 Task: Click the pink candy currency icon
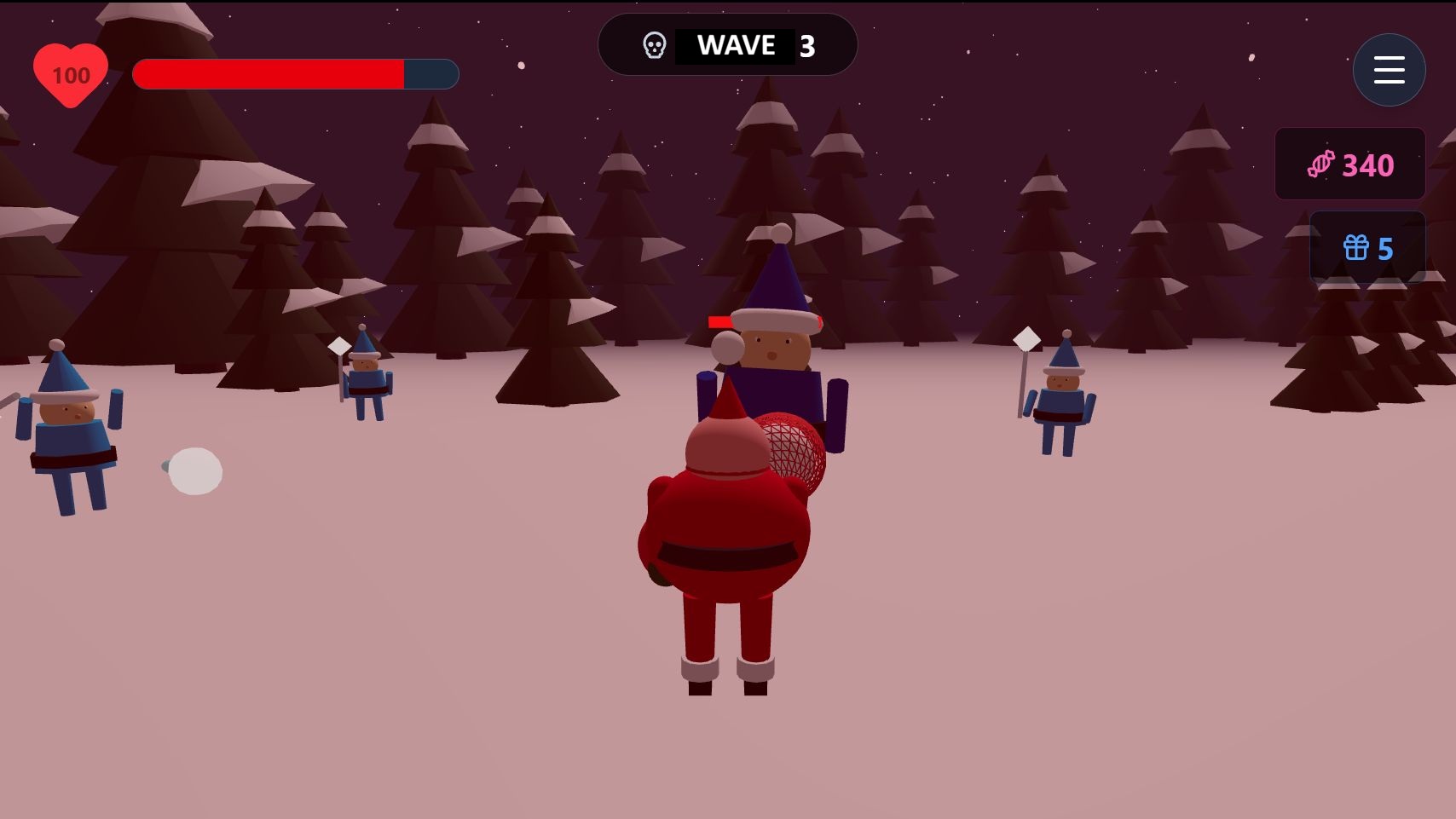[x=1320, y=164]
